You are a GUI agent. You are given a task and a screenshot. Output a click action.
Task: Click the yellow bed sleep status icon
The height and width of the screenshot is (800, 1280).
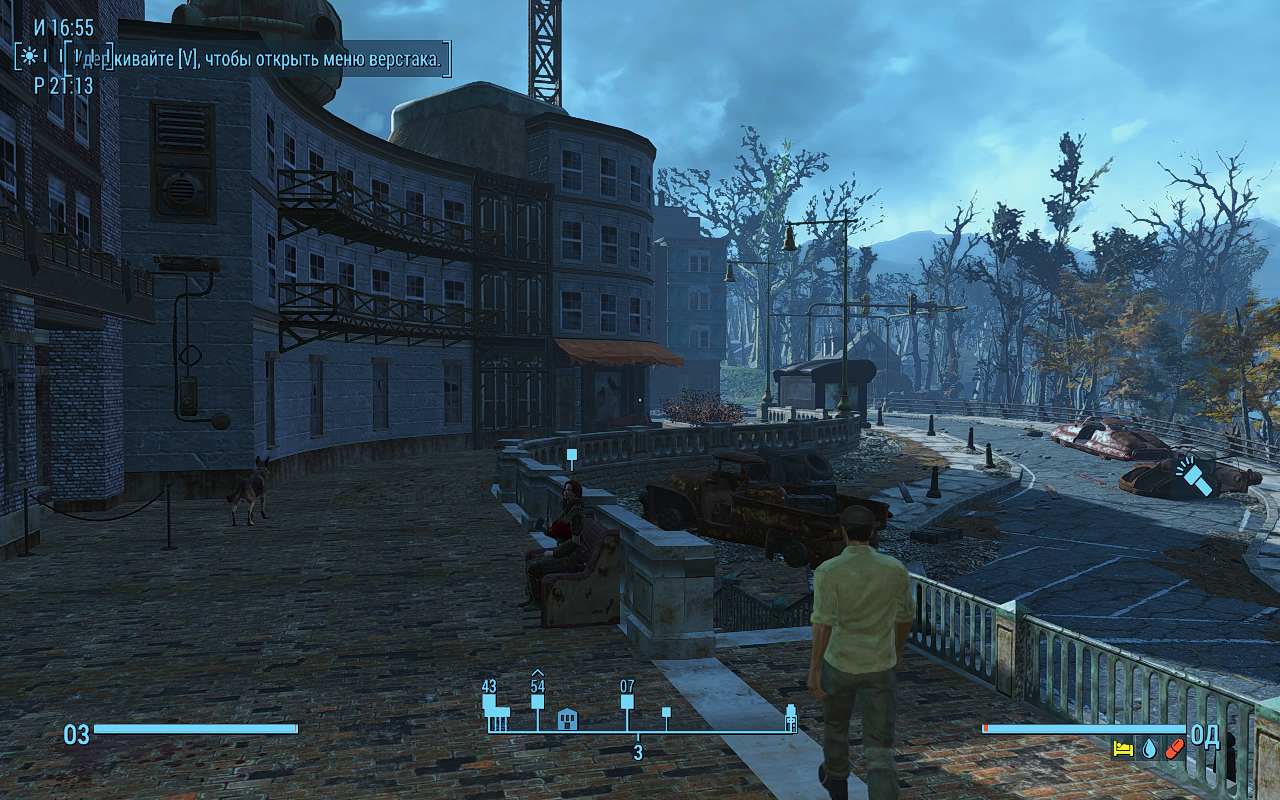[1123, 748]
